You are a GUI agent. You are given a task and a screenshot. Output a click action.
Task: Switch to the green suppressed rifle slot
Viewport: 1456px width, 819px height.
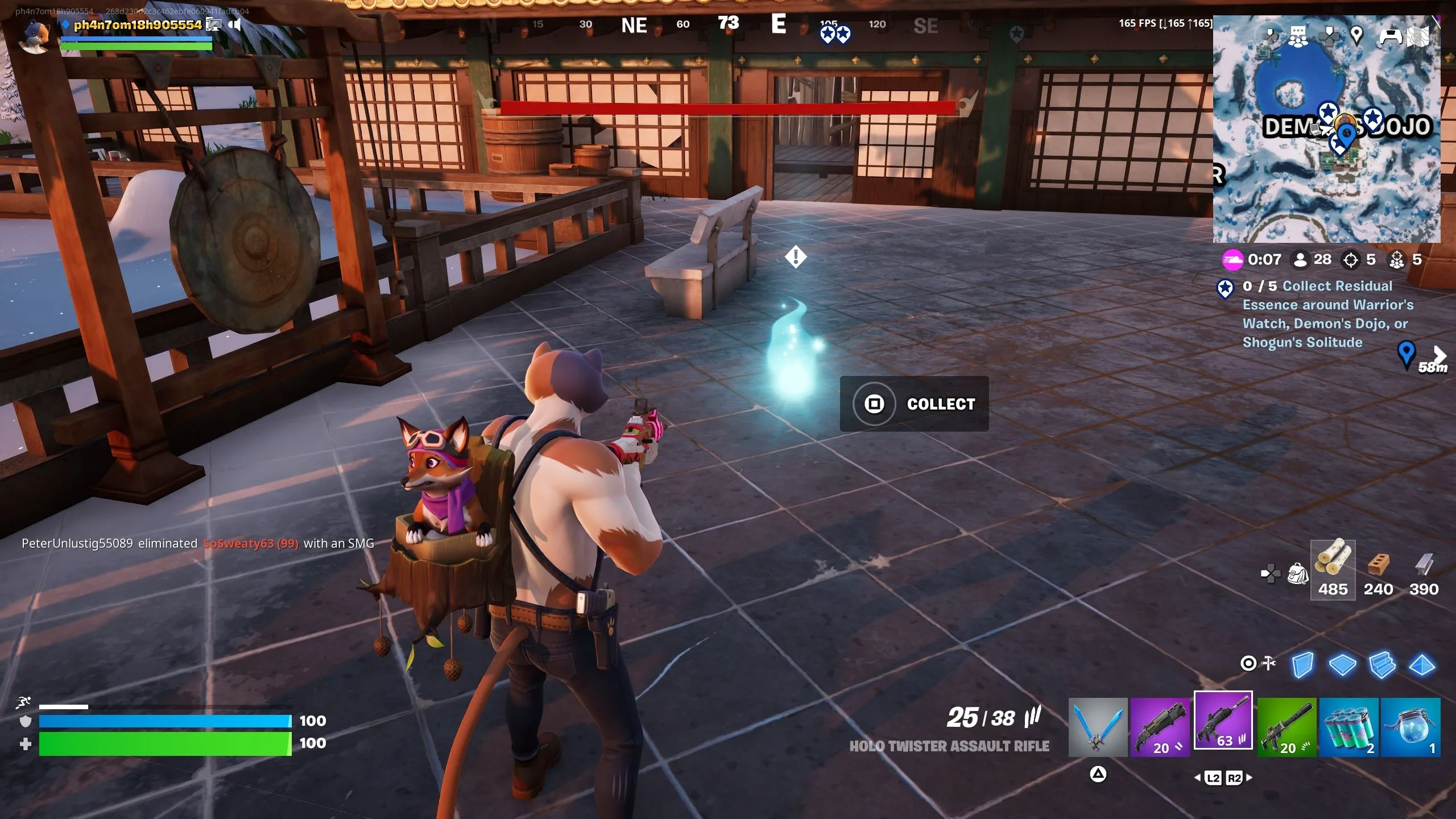pos(1287,727)
